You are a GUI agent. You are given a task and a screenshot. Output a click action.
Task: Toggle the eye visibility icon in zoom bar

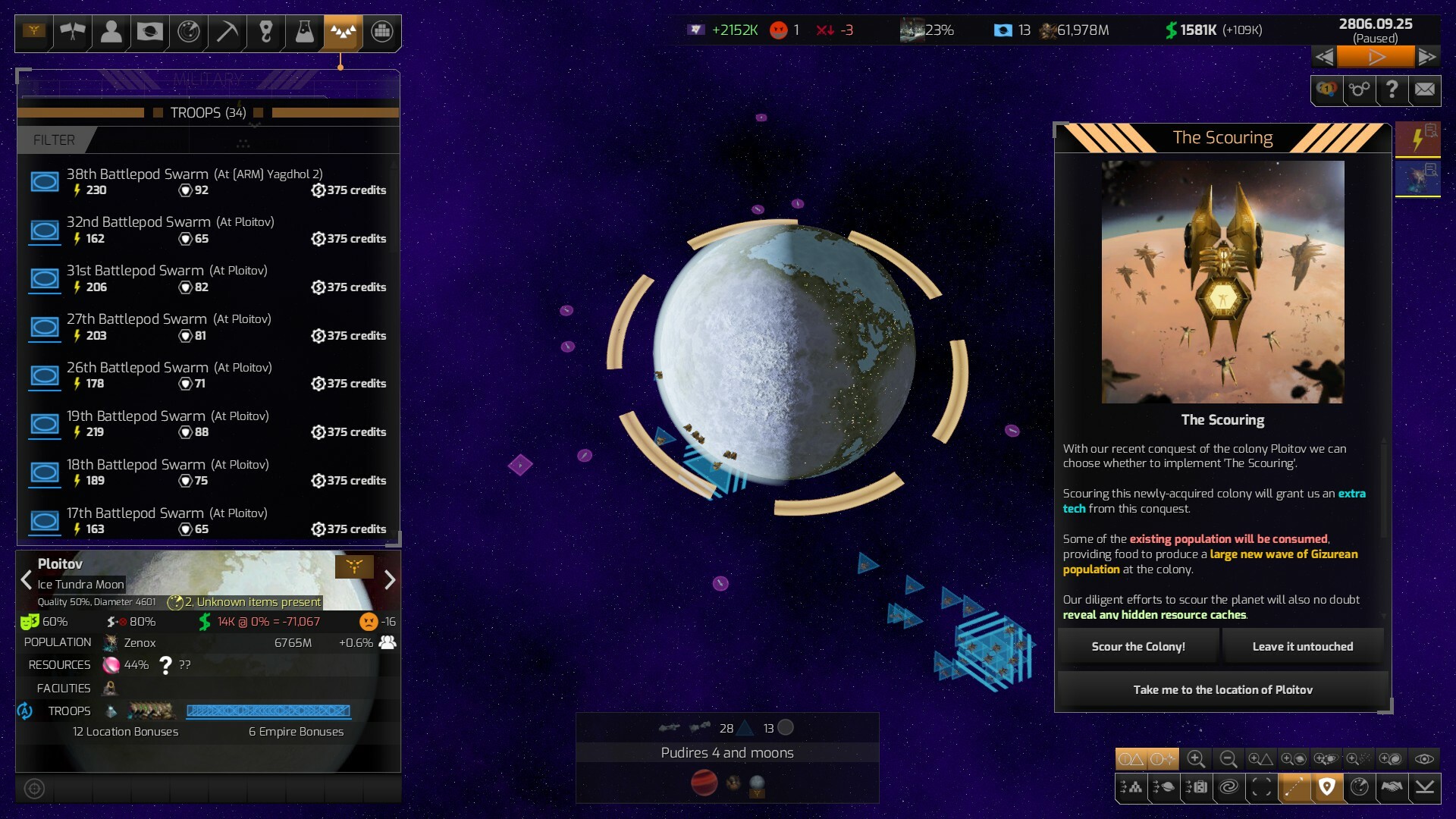[x=1423, y=759]
